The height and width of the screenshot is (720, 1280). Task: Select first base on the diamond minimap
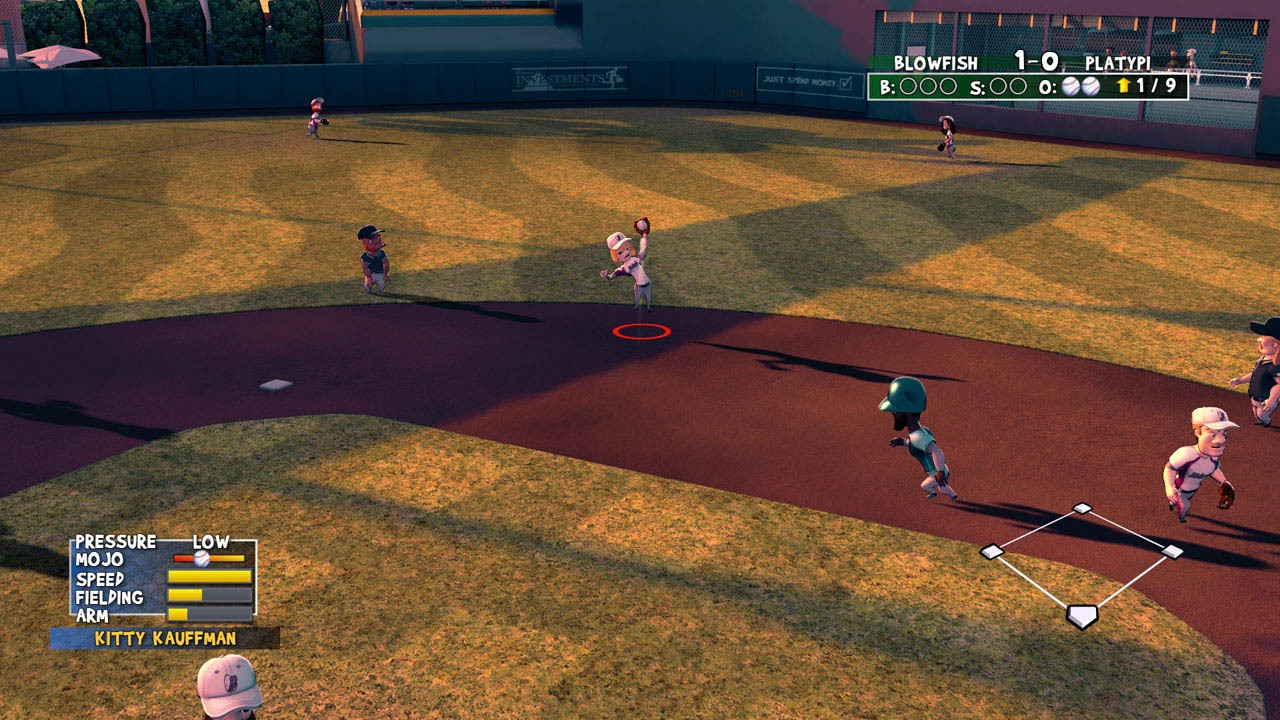point(1172,551)
